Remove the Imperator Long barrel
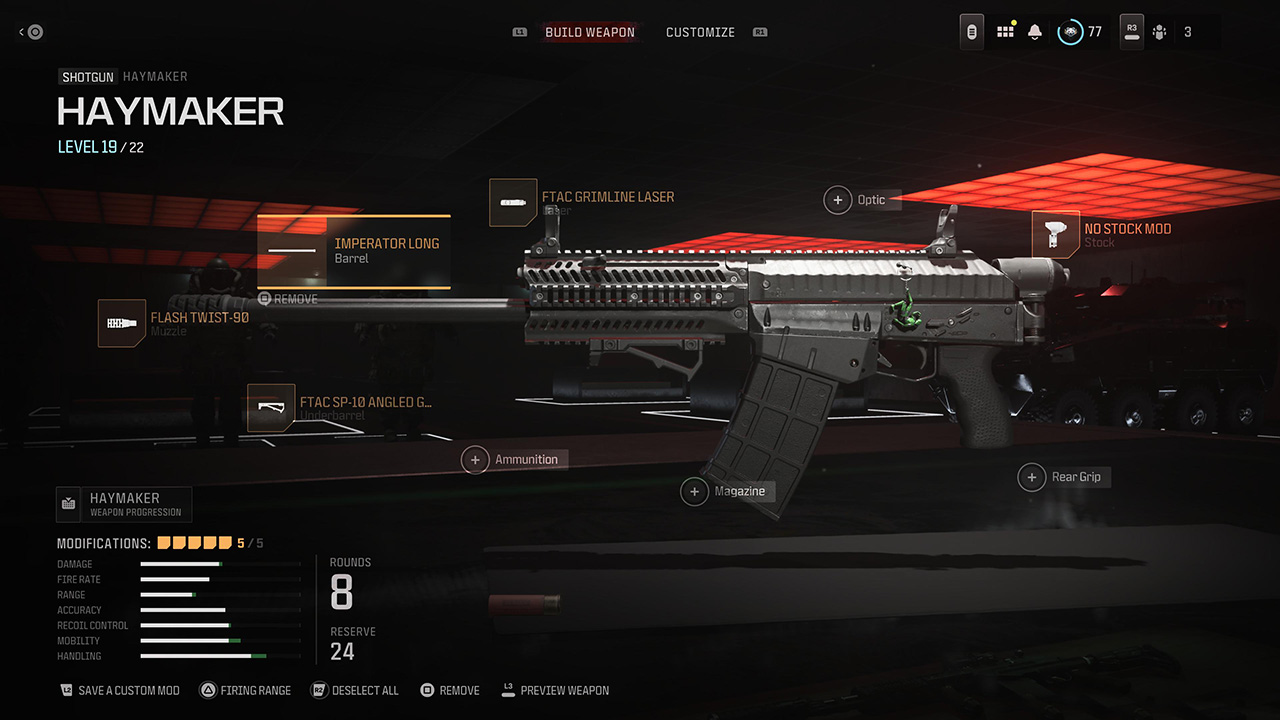Screen dimensions: 1280x720 [x=288, y=299]
